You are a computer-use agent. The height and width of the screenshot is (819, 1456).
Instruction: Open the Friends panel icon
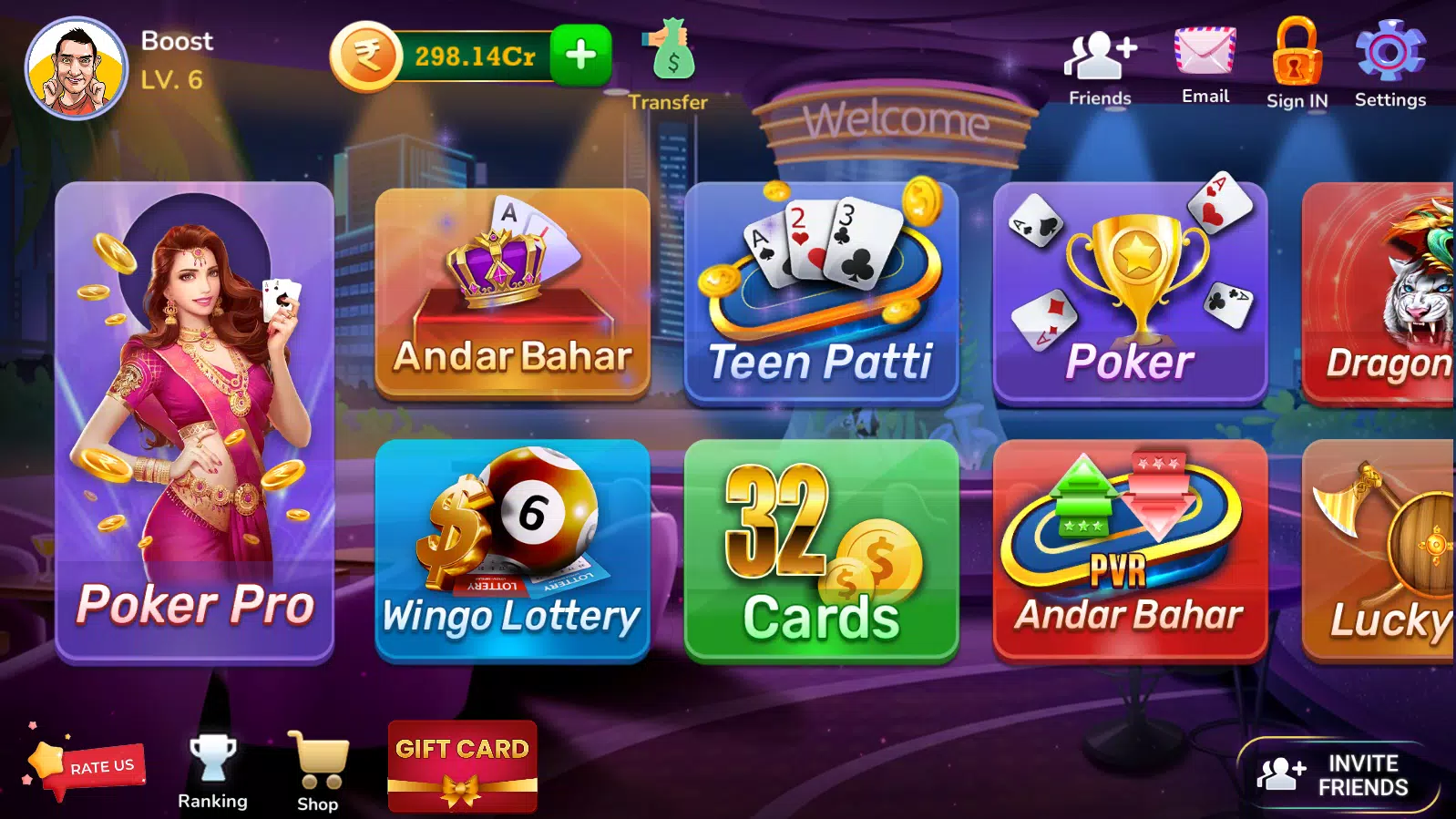click(x=1099, y=55)
